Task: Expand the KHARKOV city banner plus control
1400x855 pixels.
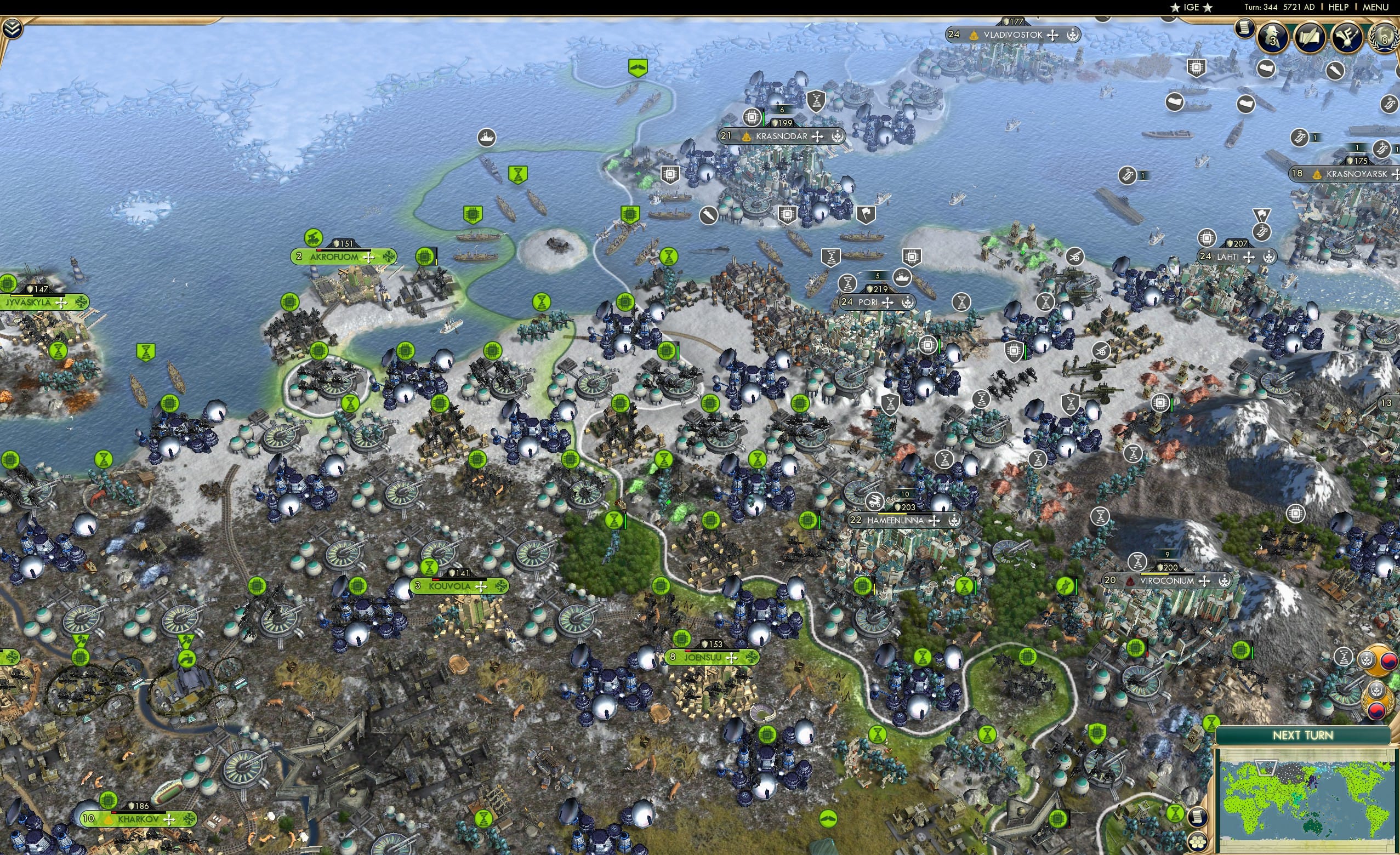Action: pos(168,819)
